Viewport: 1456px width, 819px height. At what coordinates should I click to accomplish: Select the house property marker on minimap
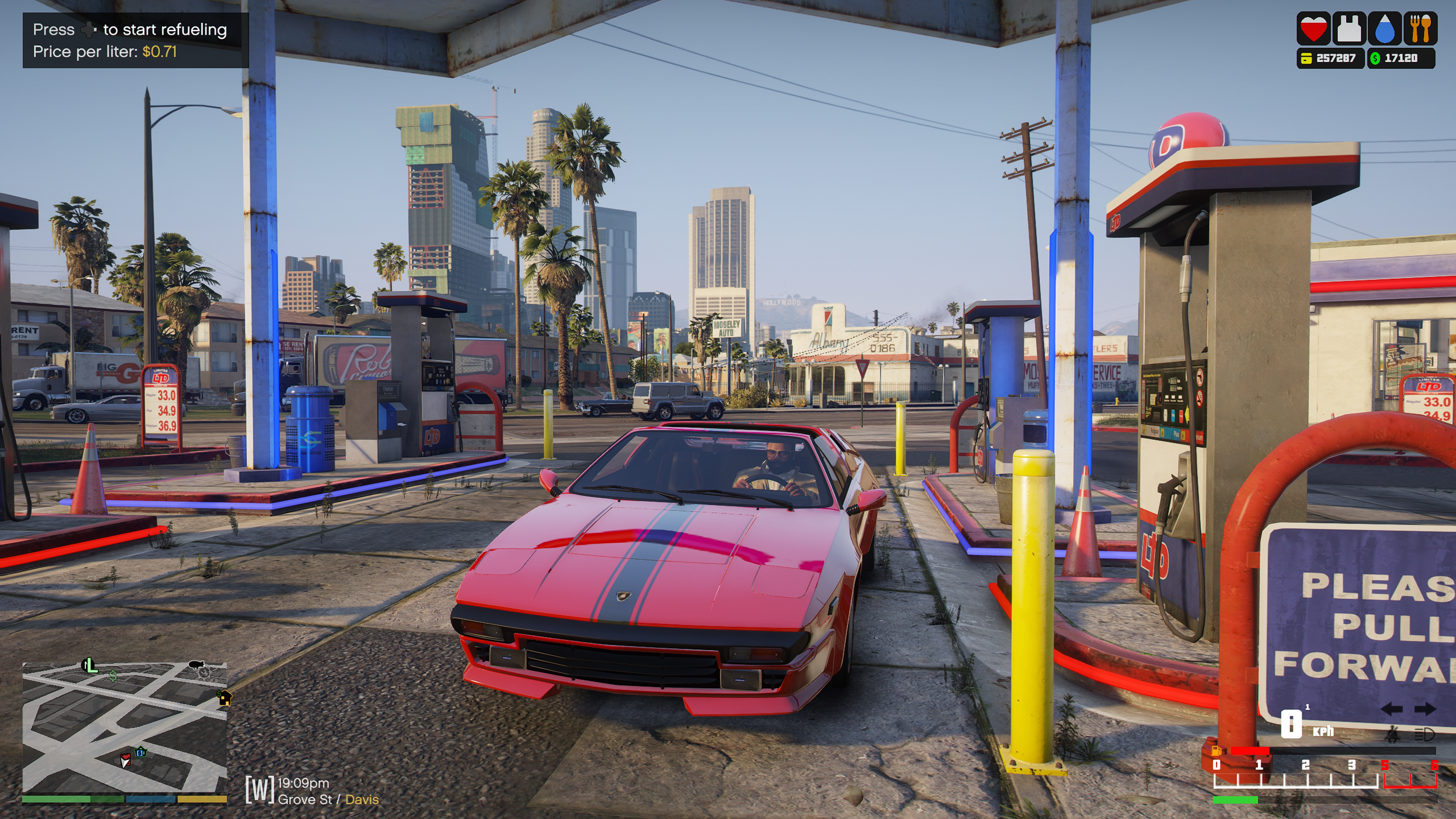coord(225,697)
